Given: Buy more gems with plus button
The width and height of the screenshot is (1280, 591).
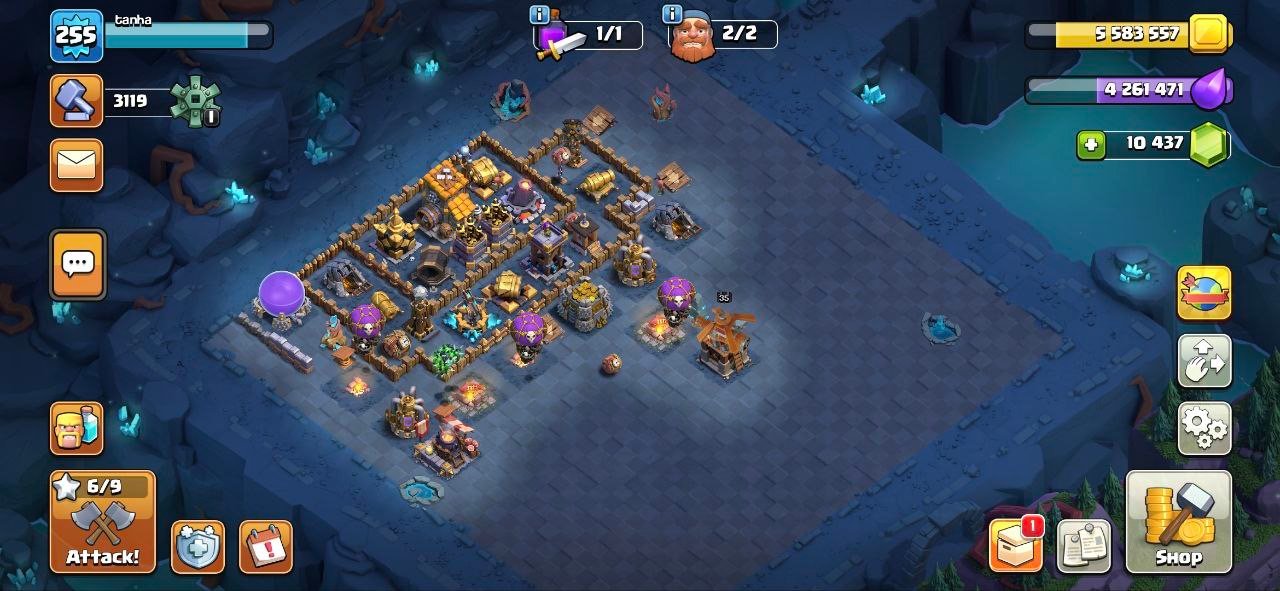Looking at the screenshot, I should (x=1091, y=144).
